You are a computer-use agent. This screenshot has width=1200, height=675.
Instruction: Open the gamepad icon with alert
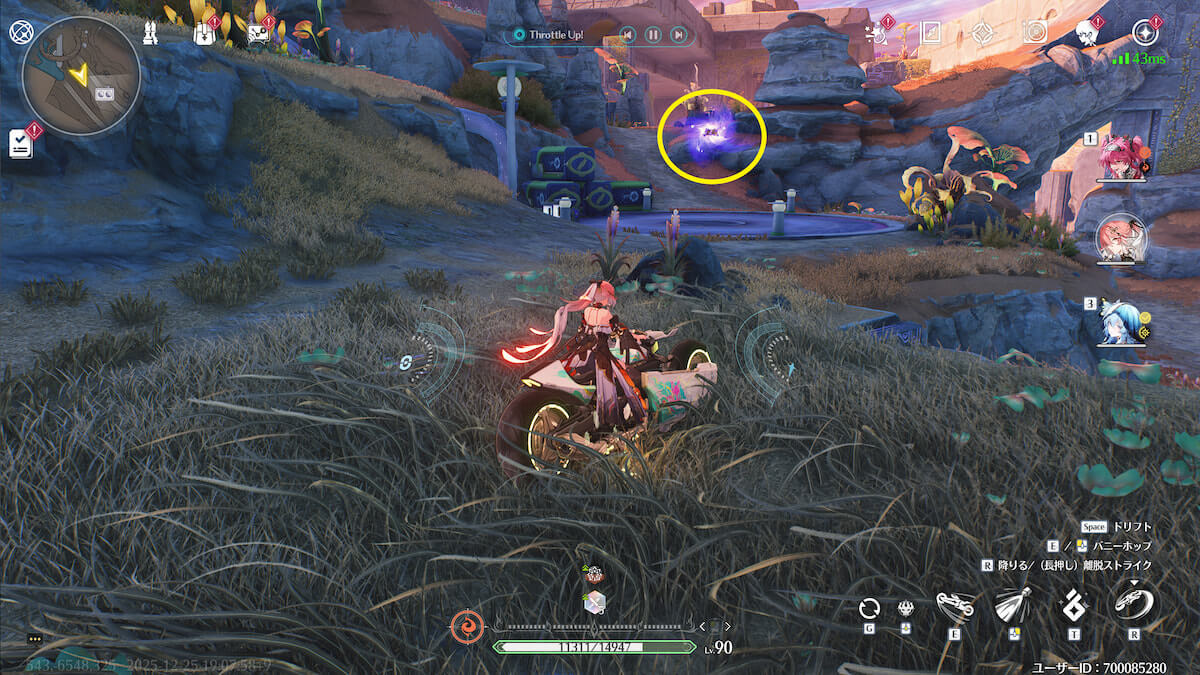(x=258, y=35)
